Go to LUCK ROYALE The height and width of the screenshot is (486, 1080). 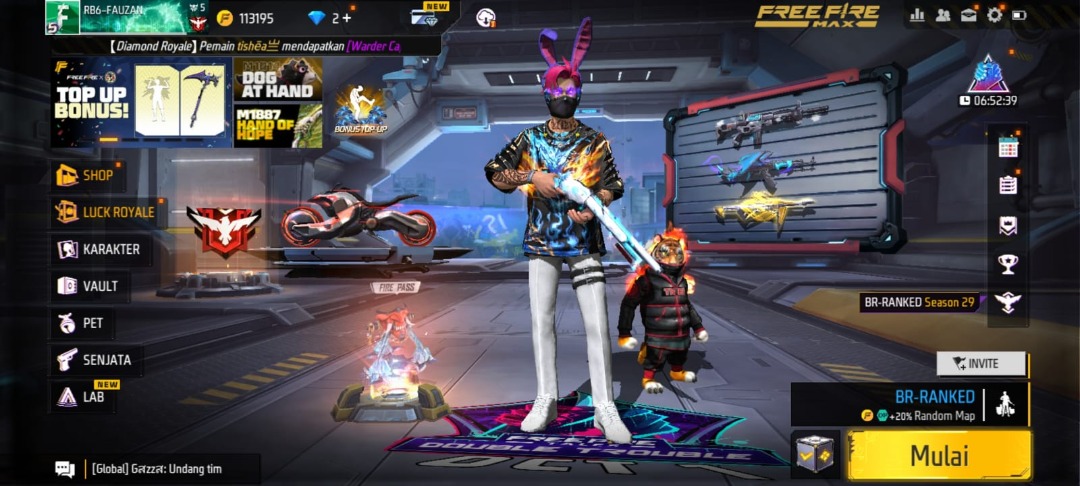(x=107, y=212)
